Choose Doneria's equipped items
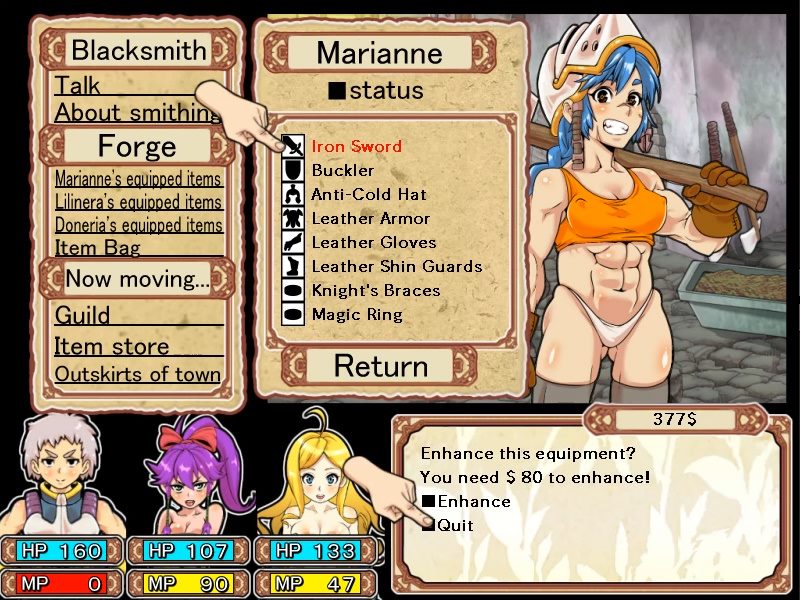 coord(138,225)
